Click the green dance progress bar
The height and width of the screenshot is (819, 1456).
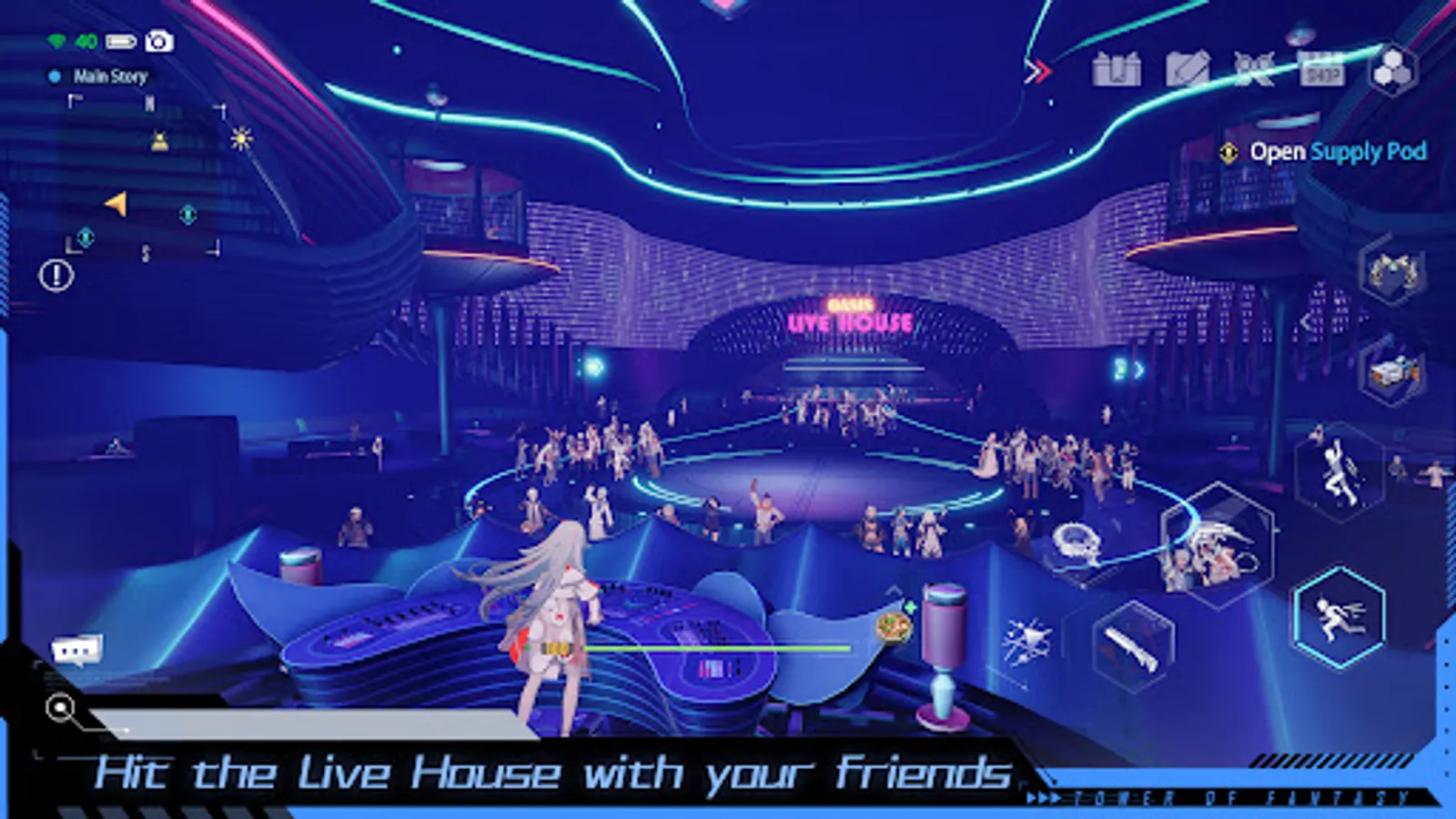(719, 648)
